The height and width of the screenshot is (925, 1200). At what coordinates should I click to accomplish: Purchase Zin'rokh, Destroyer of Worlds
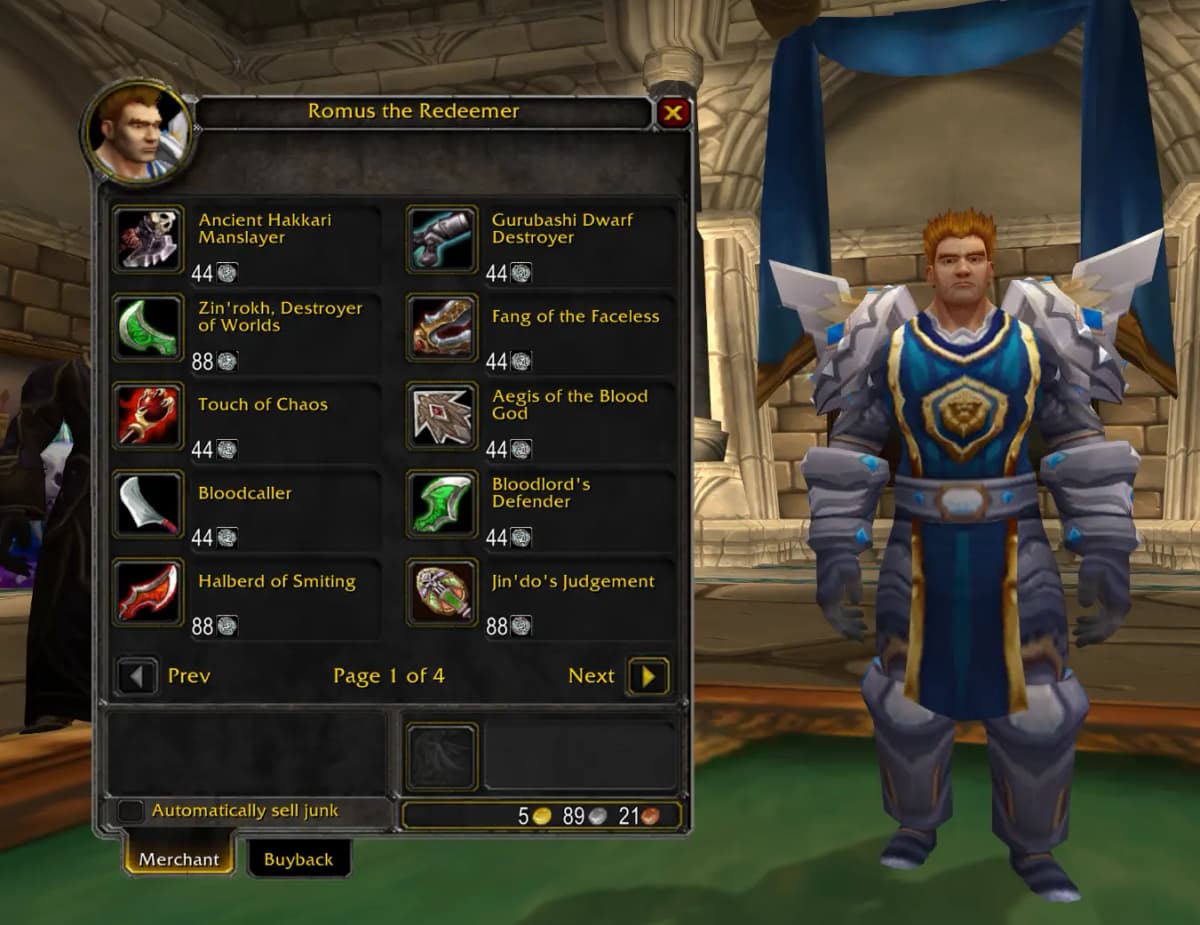point(148,327)
